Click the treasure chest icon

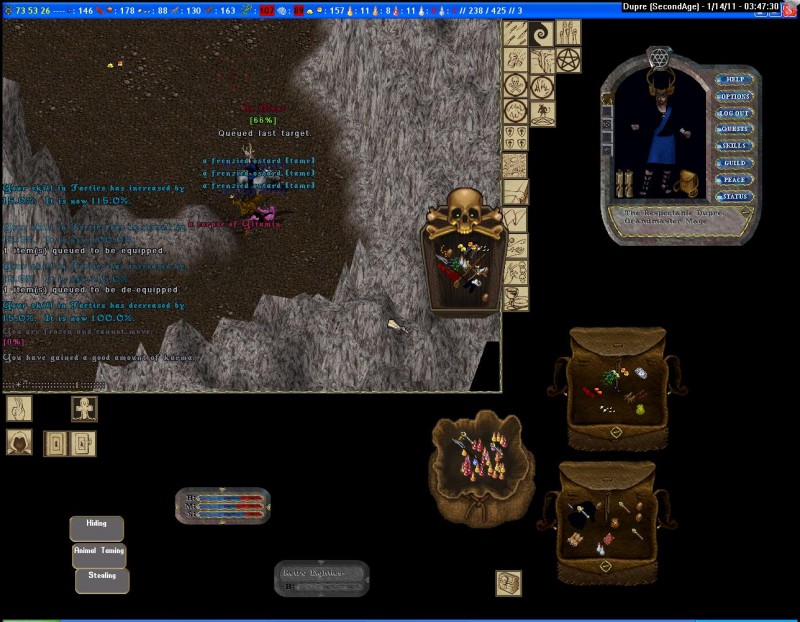(509, 583)
